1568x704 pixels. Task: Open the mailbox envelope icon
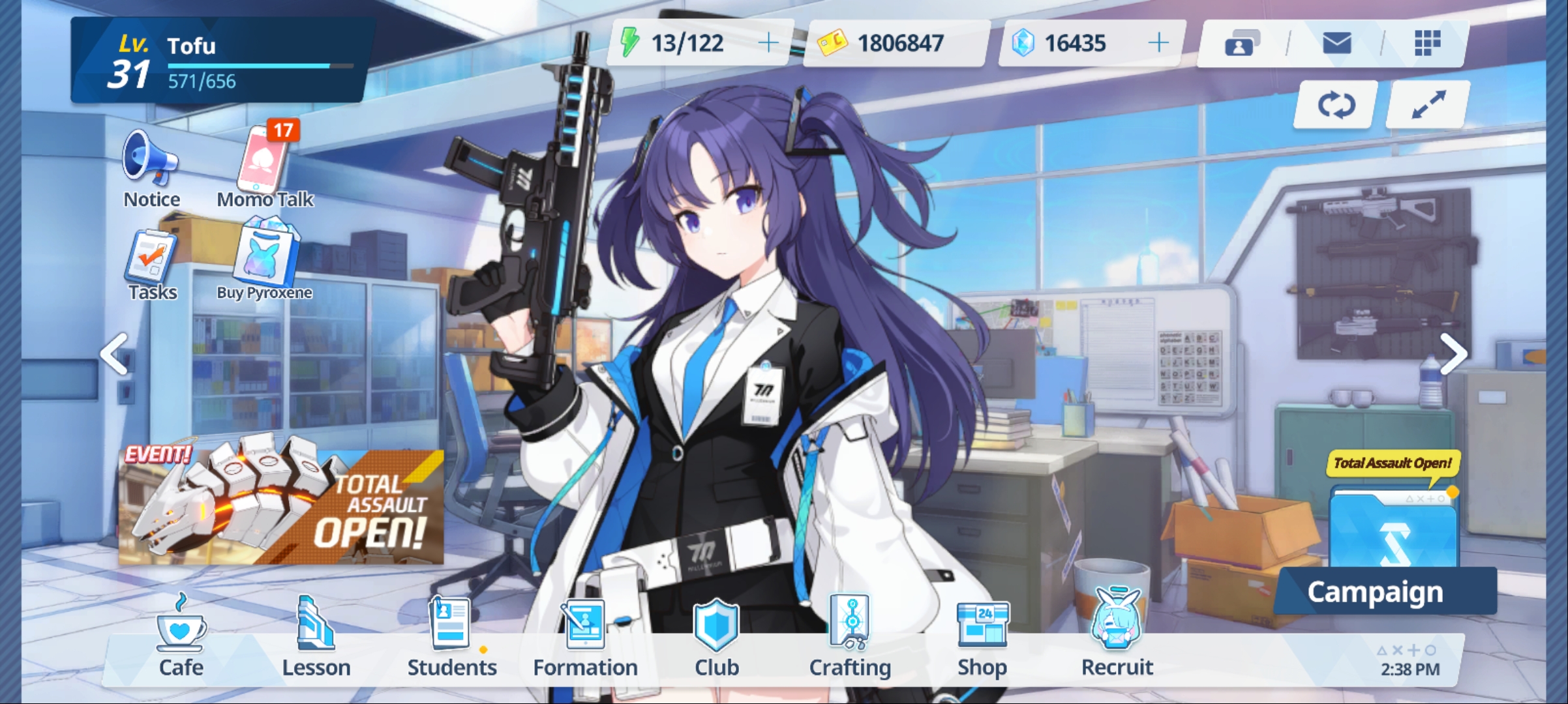pyautogui.click(x=1337, y=42)
